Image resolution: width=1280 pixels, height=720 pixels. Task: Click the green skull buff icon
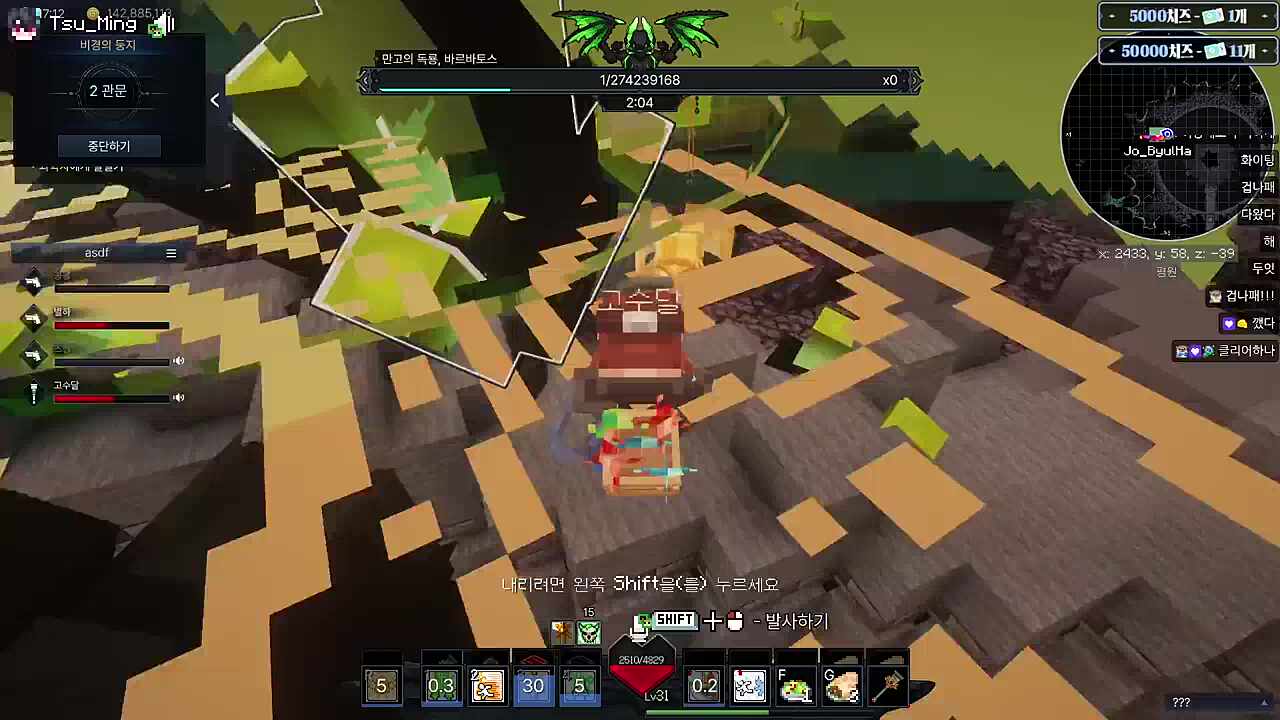pos(589,632)
